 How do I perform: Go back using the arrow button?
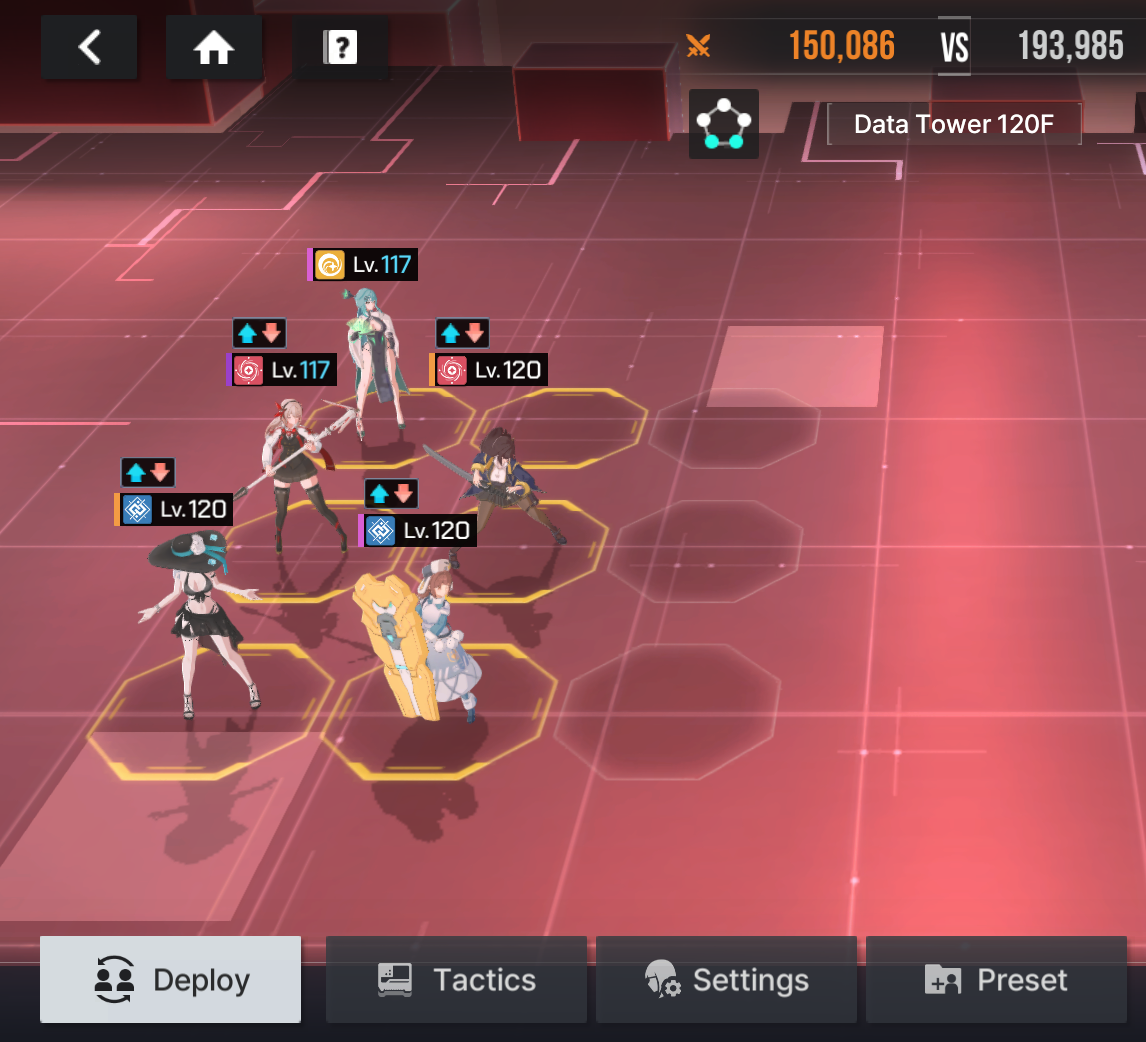[x=90, y=47]
